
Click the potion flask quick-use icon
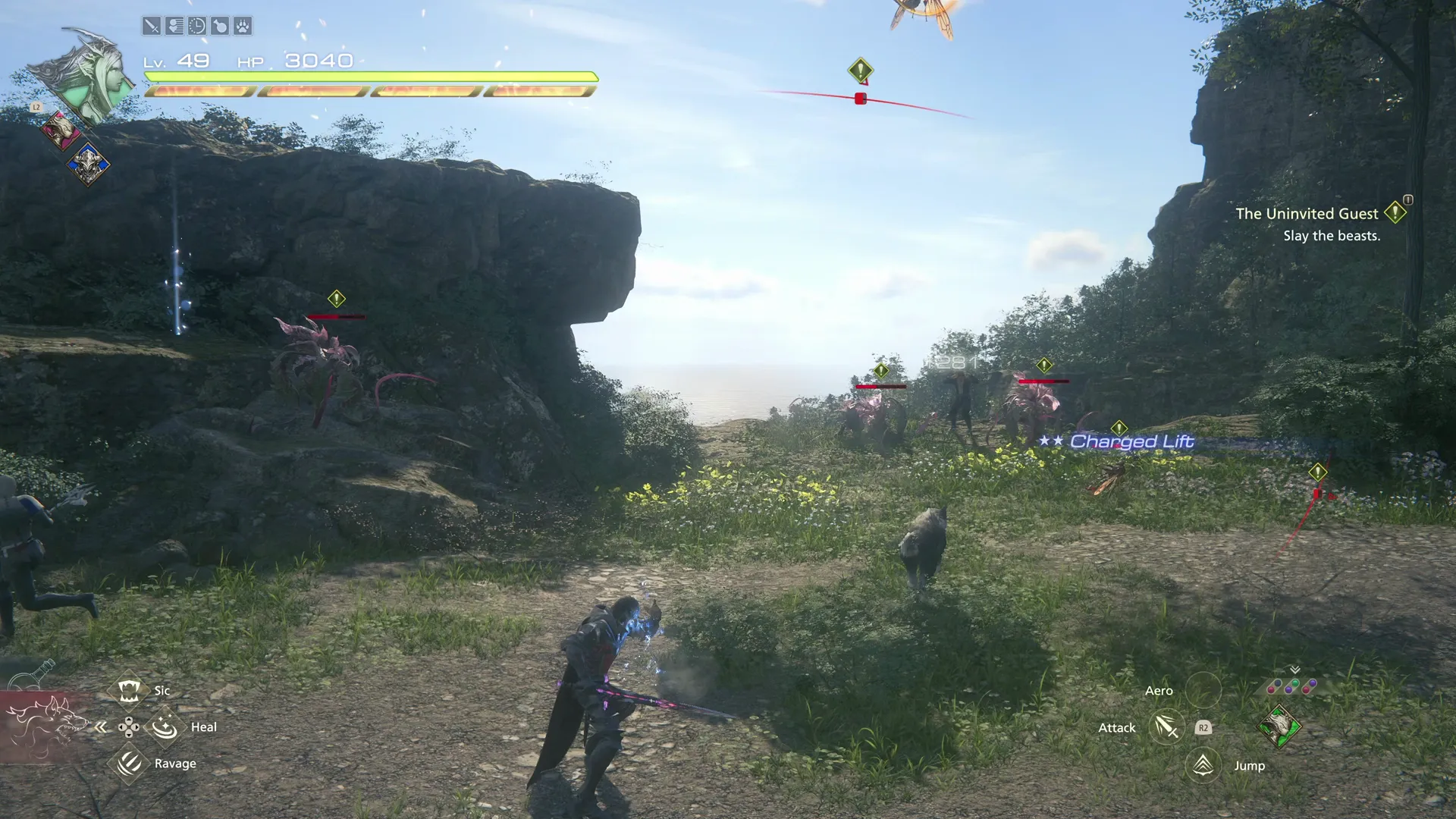tap(221, 25)
